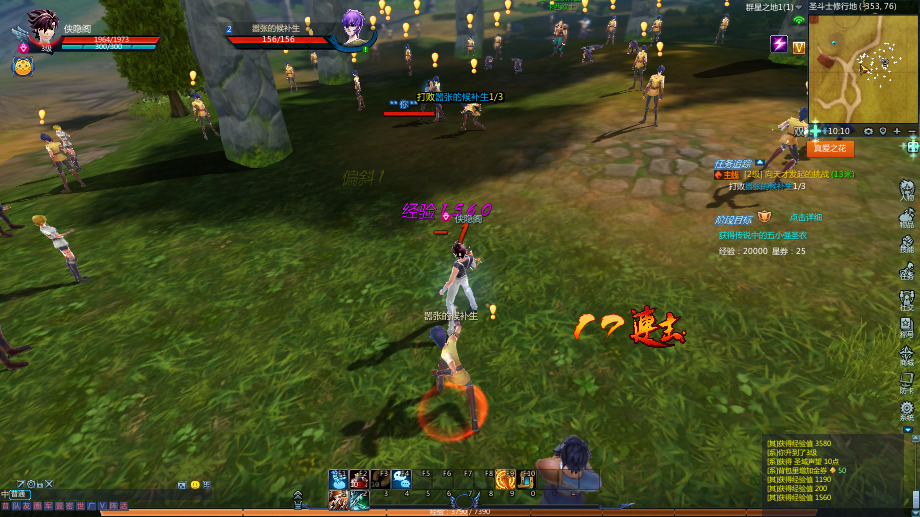
Task: Click the orange 真爱之花 button
Action: (830, 148)
